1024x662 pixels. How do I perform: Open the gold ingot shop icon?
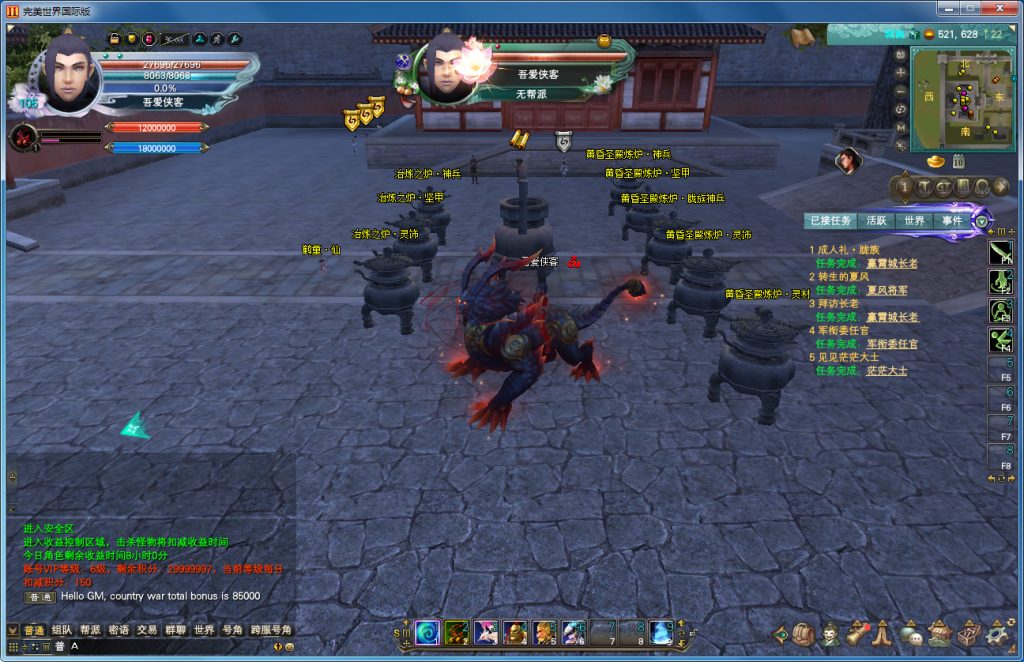point(935,161)
